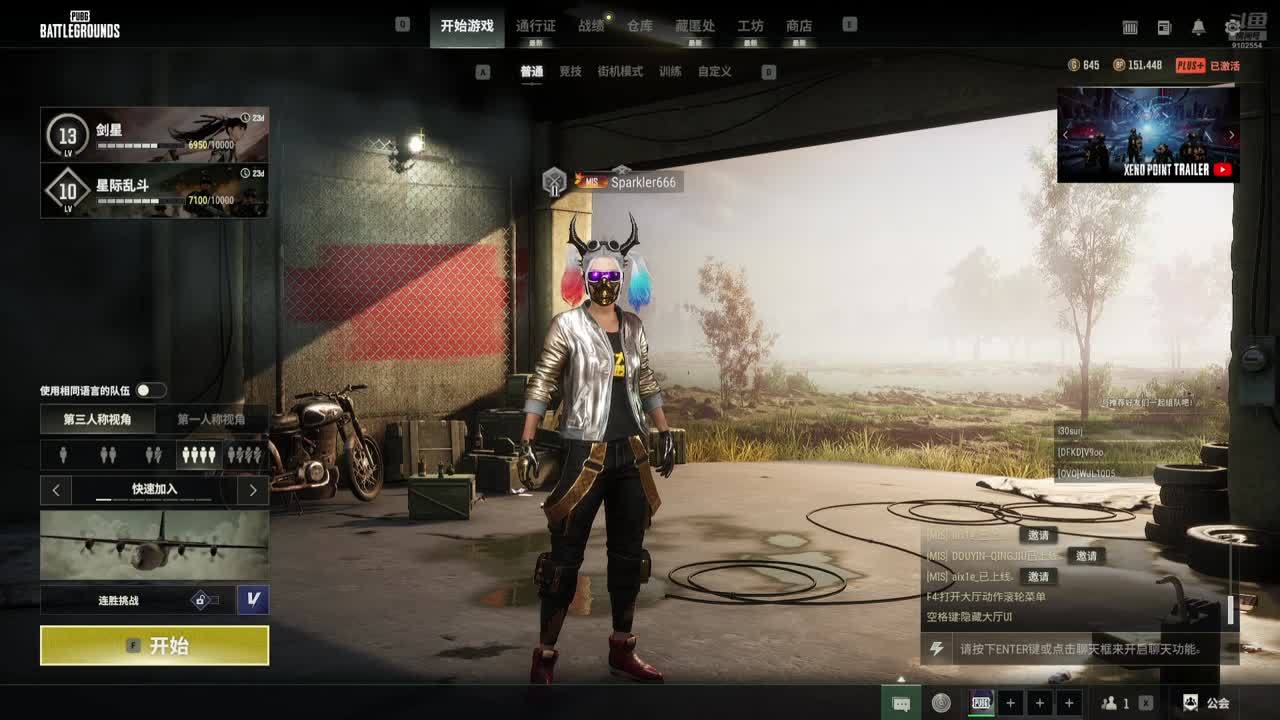Open the 公会 guild panel
This screenshot has height=720, width=1280.
[x=1206, y=703]
